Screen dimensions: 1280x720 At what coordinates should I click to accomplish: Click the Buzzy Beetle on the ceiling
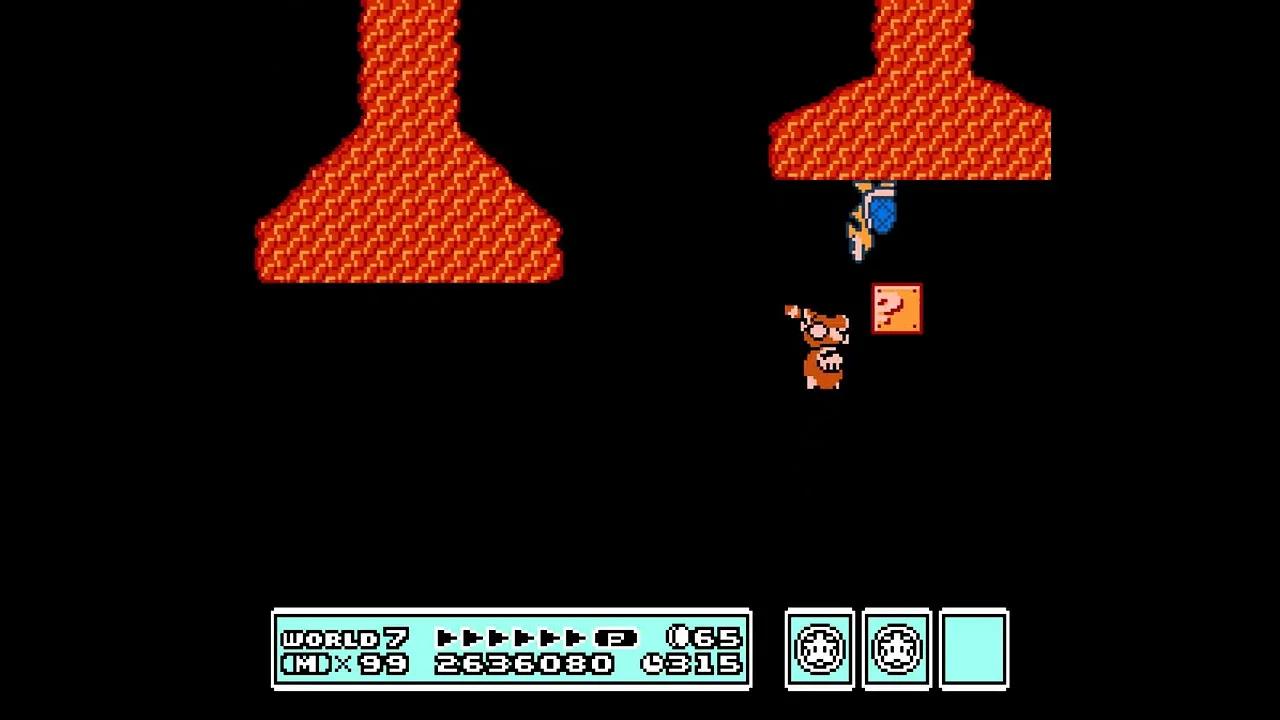click(870, 215)
